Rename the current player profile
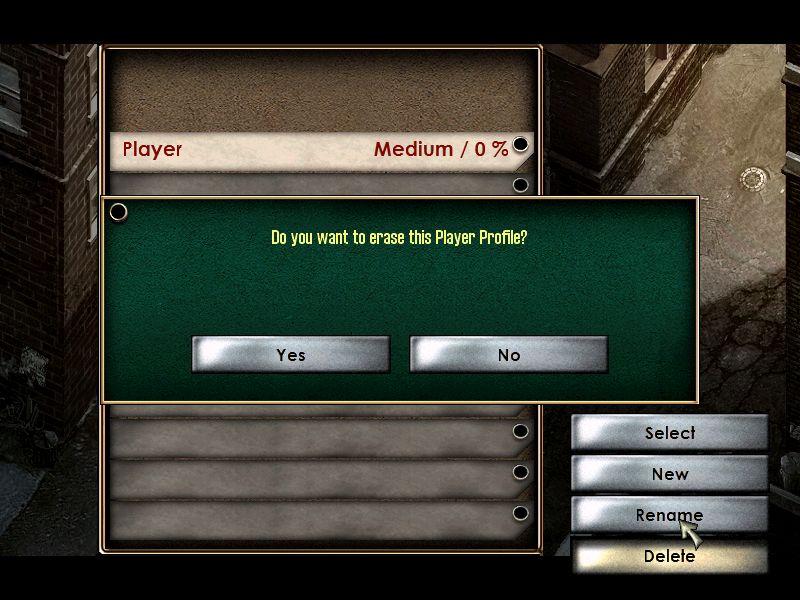The image size is (800, 600). tap(669, 515)
